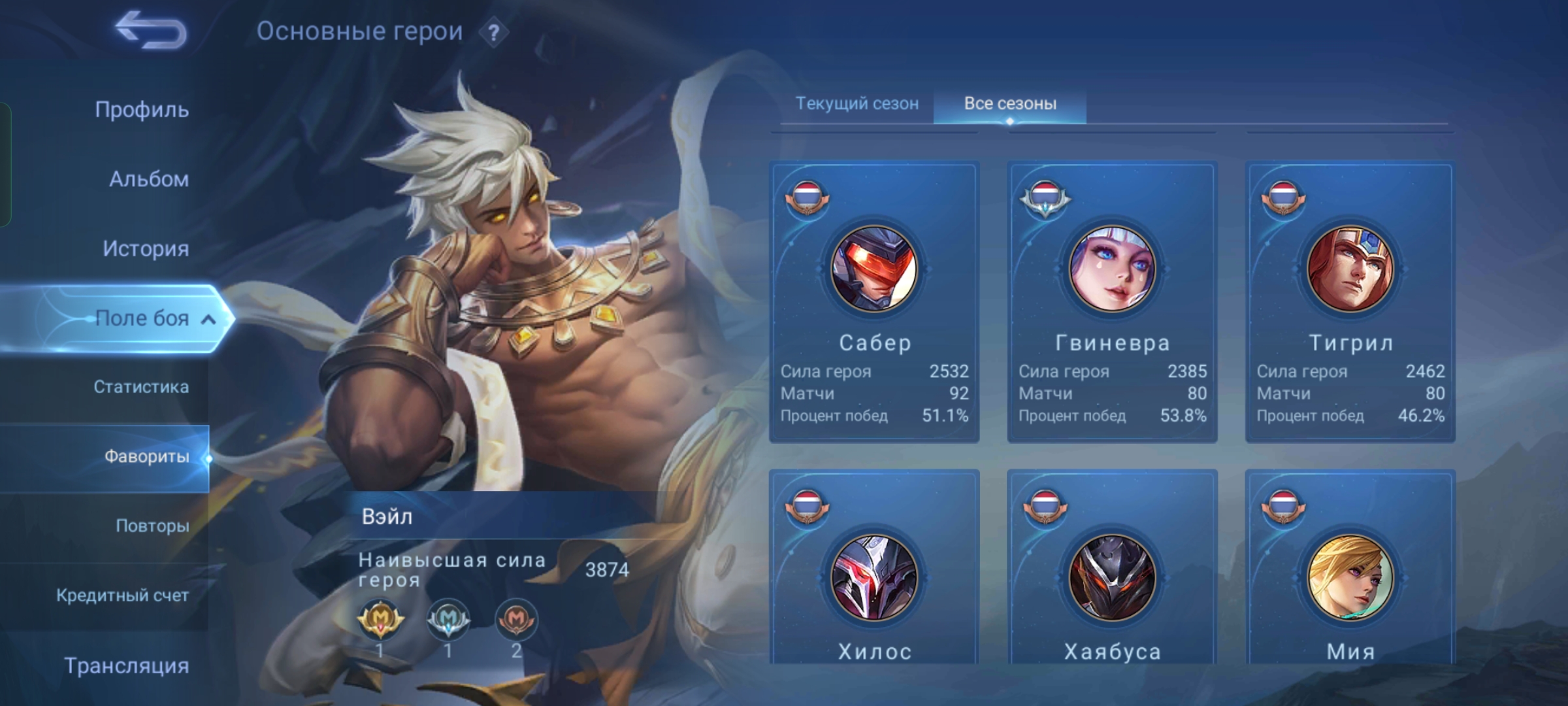Switch to the Текущий сезон tab

click(x=857, y=103)
